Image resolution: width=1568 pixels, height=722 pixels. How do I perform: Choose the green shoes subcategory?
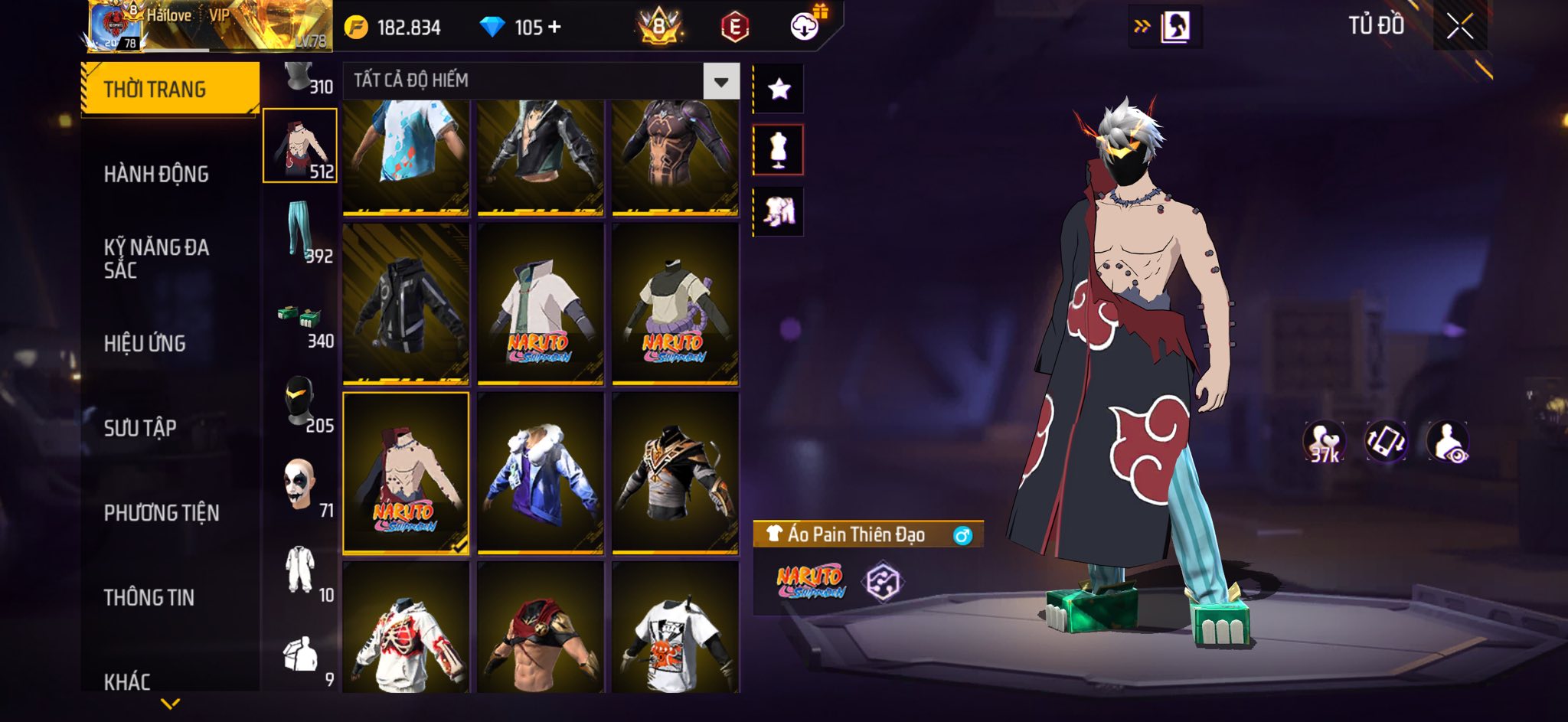tap(300, 323)
